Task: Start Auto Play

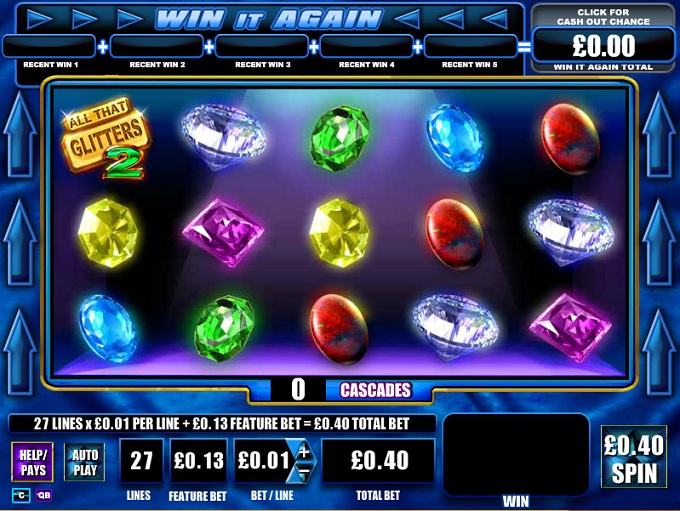Action: coord(84,462)
